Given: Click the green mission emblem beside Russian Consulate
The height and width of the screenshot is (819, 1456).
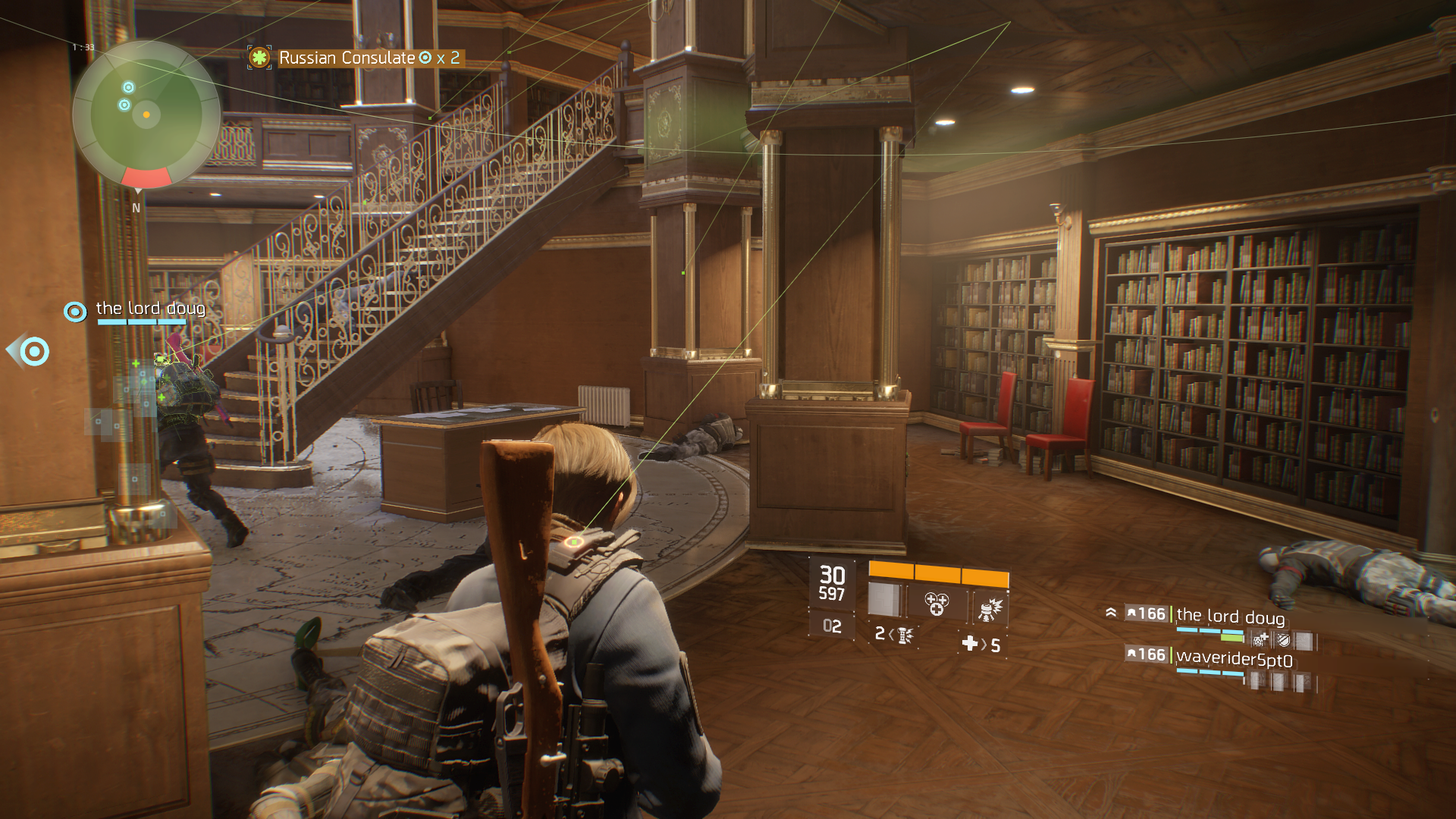Looking at the screenshot, I should click(x=259, y=58).
